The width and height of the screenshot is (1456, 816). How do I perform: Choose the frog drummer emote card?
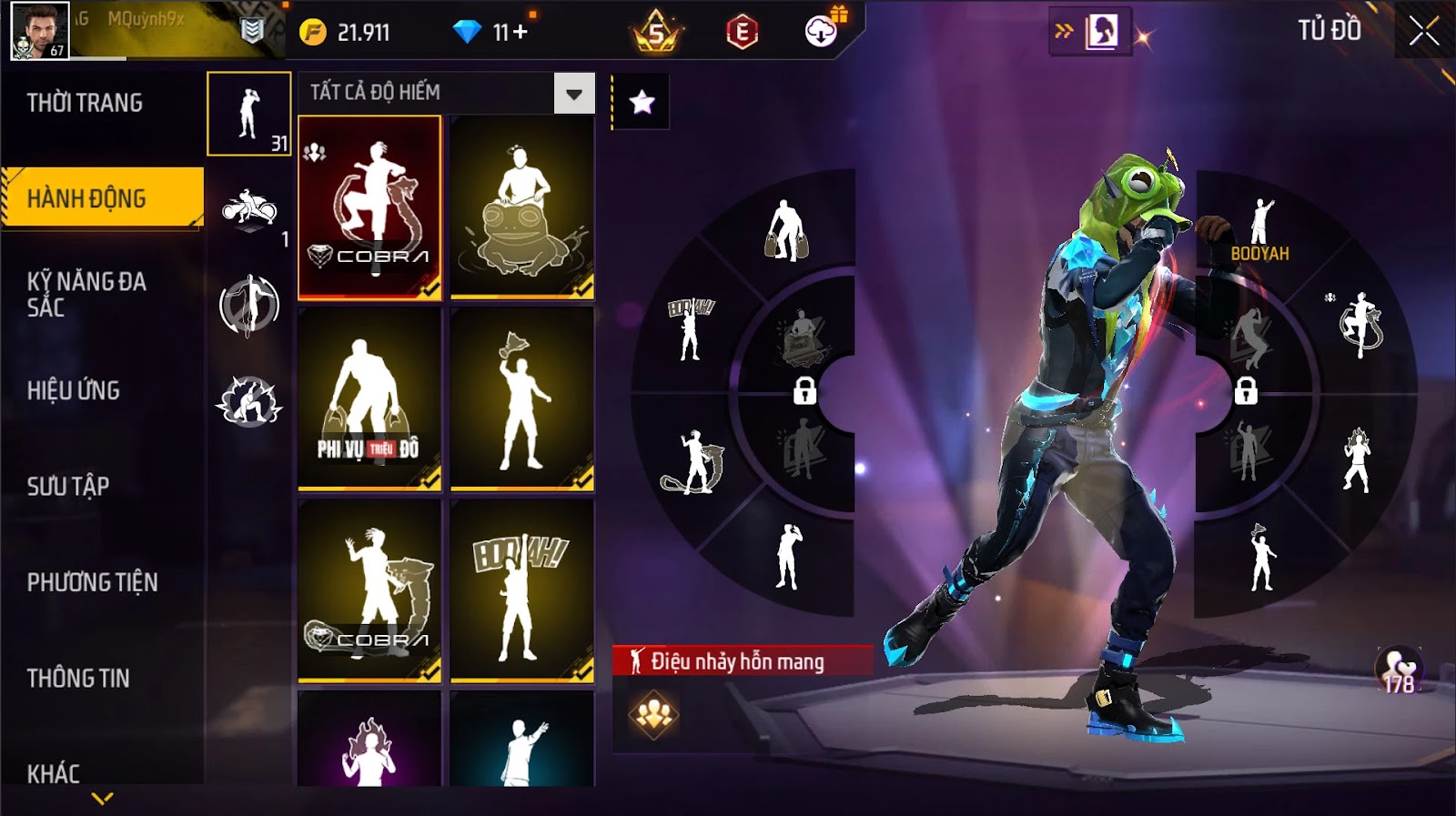point(522,207)
